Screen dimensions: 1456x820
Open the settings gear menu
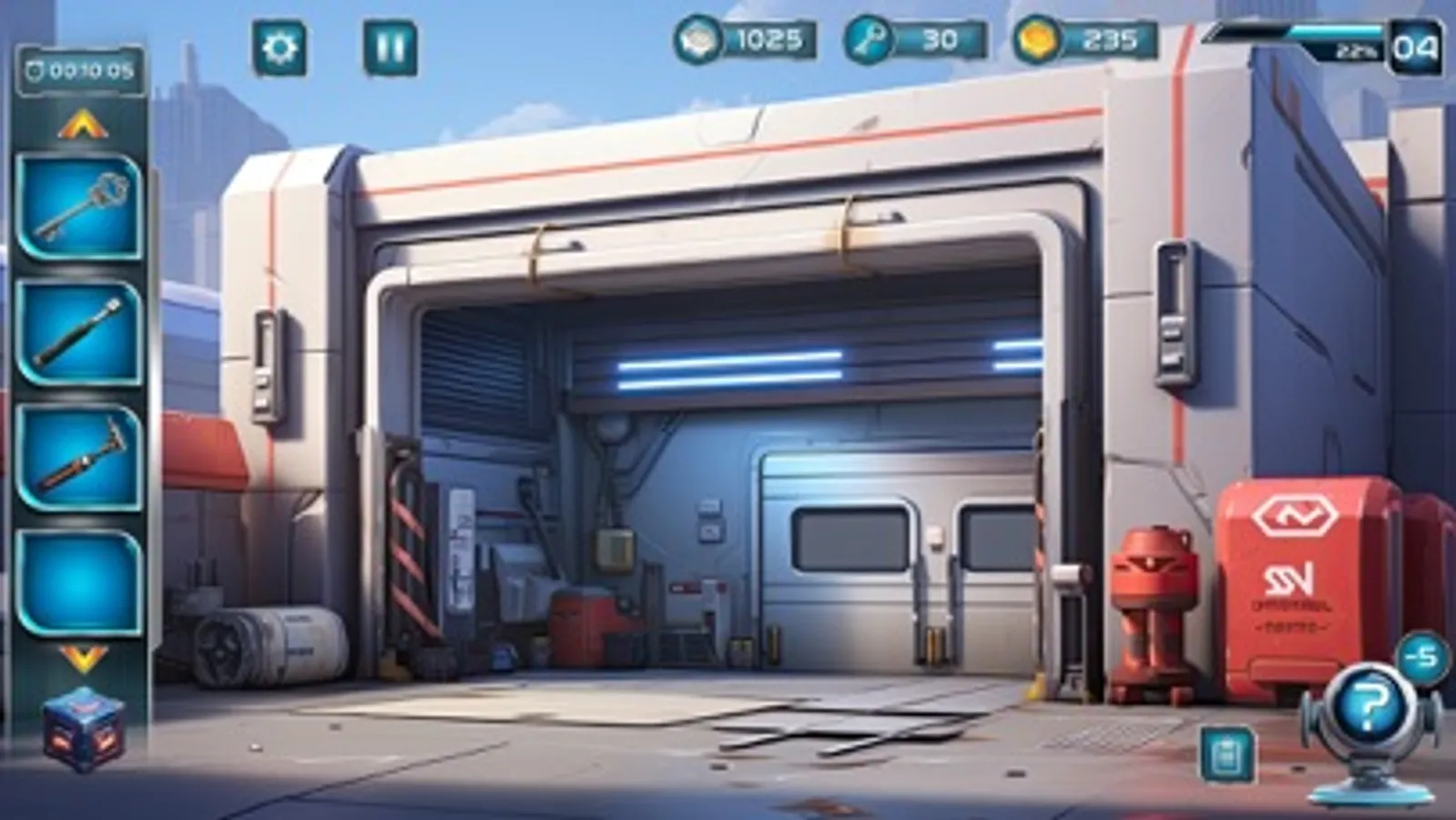[282, 44]
